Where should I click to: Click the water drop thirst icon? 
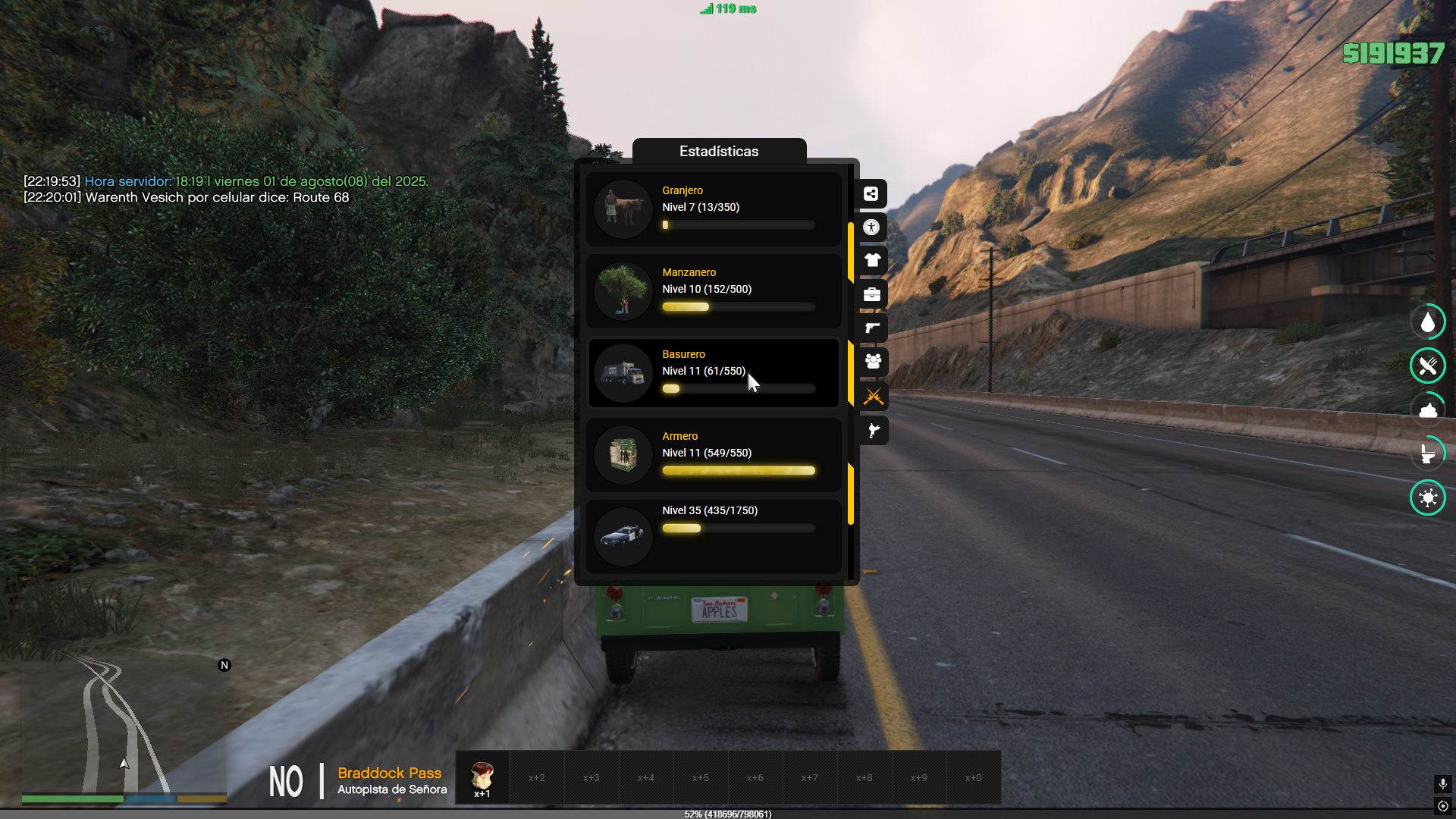[1428, 322]
